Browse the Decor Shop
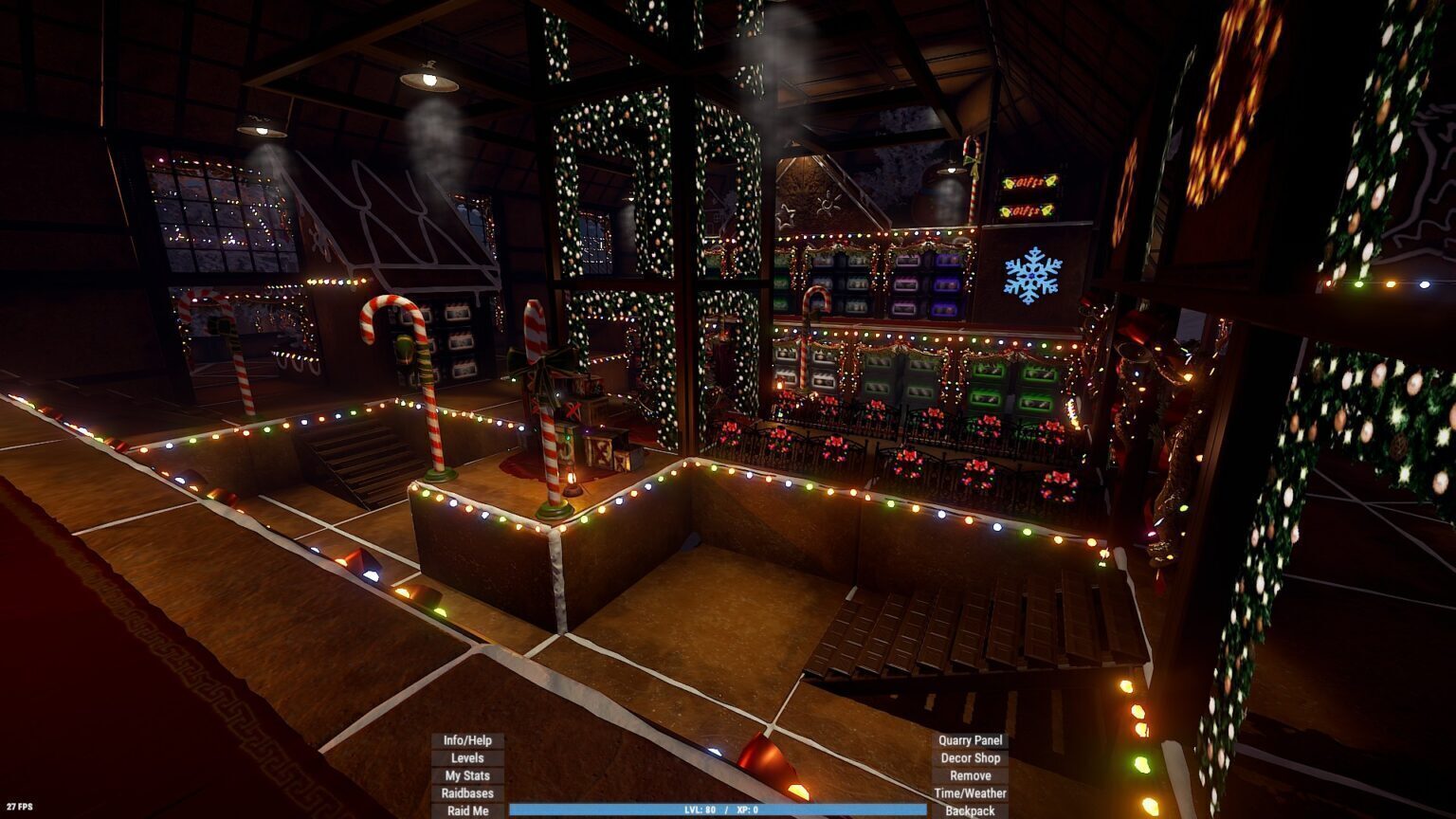The width and height of the screenshot is (1456, 819). pos(970,758)
